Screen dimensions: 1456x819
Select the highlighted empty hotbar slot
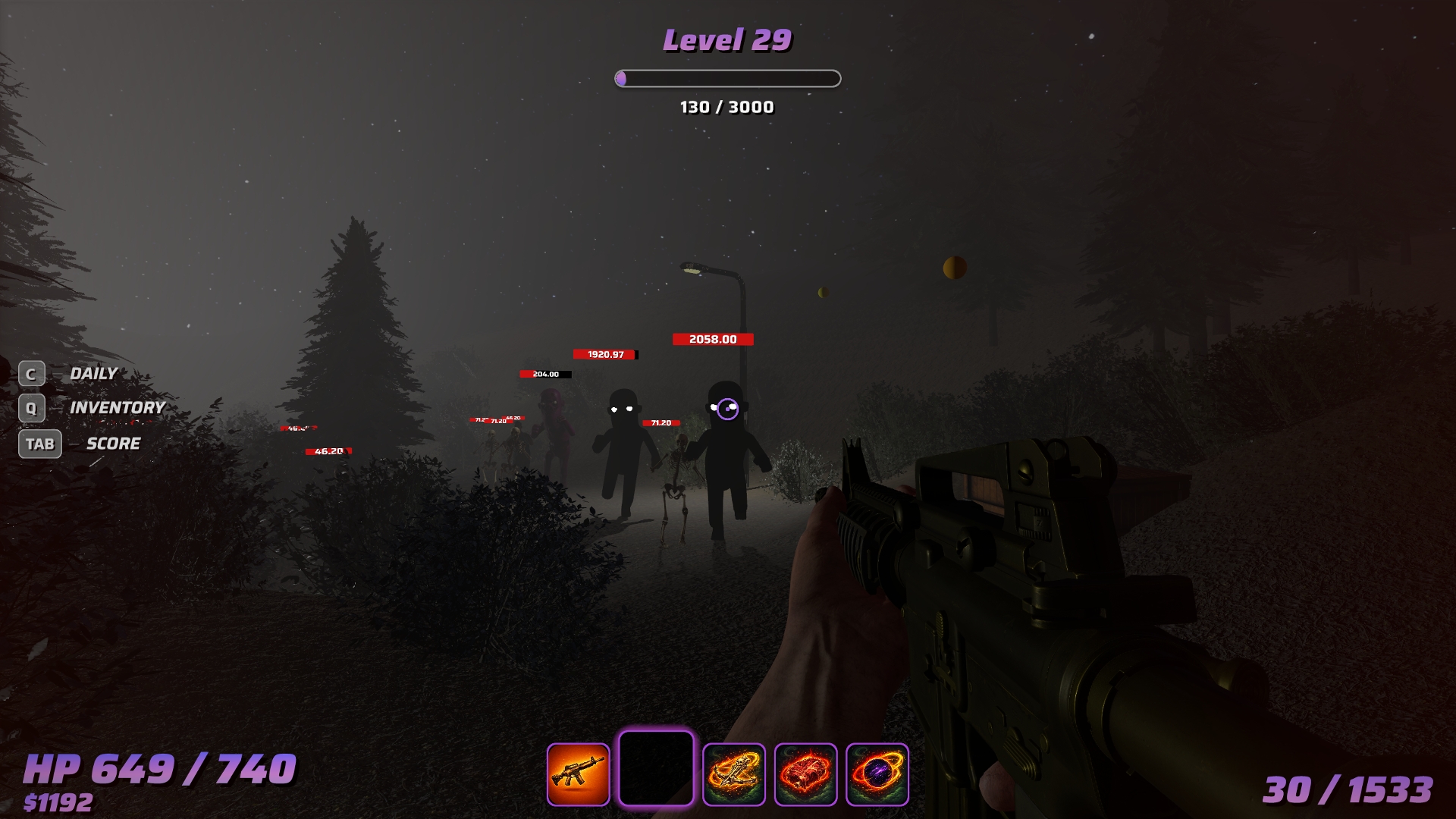[656, 768]
